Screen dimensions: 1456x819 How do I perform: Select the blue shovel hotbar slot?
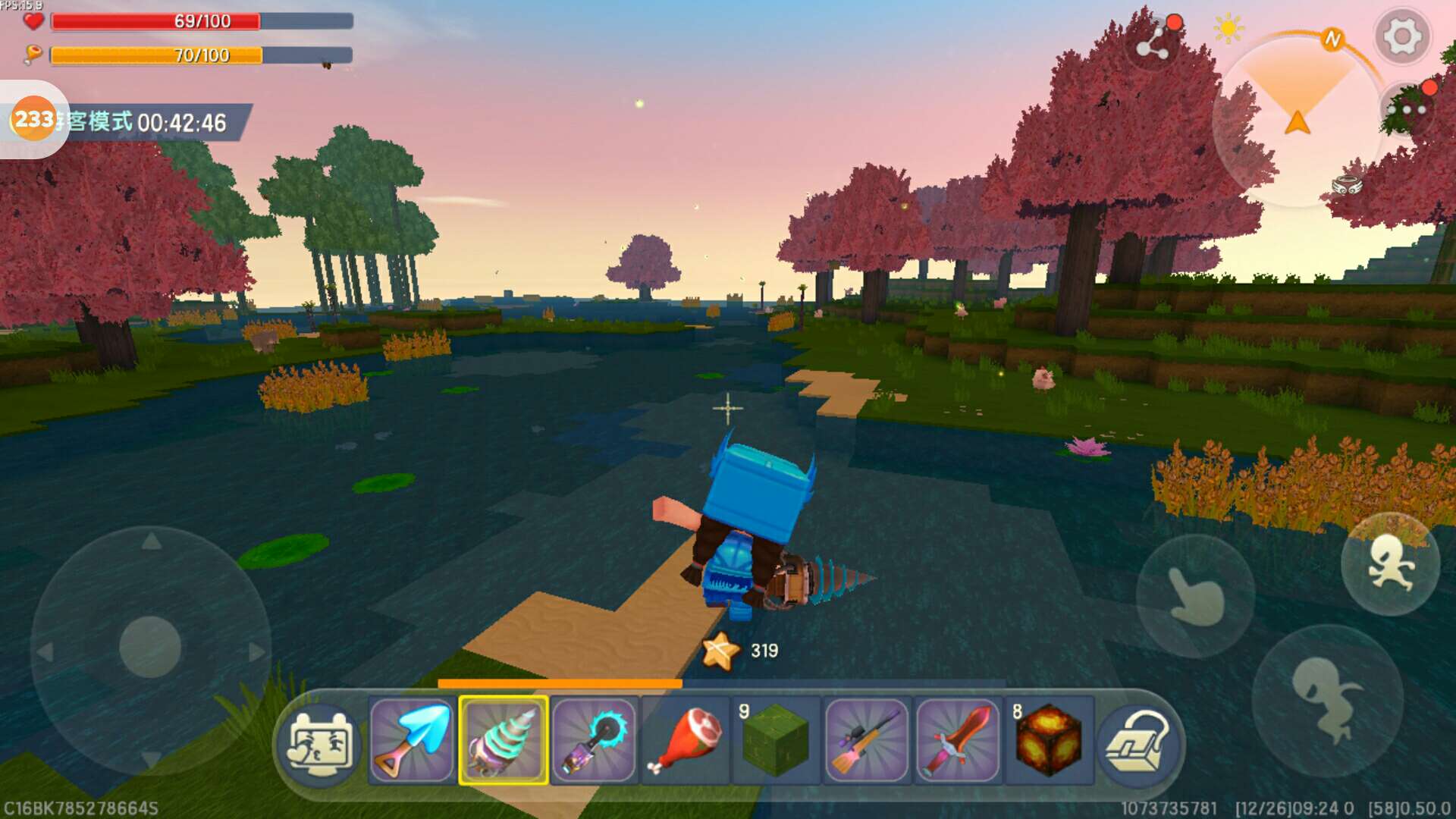pos(412,741)
